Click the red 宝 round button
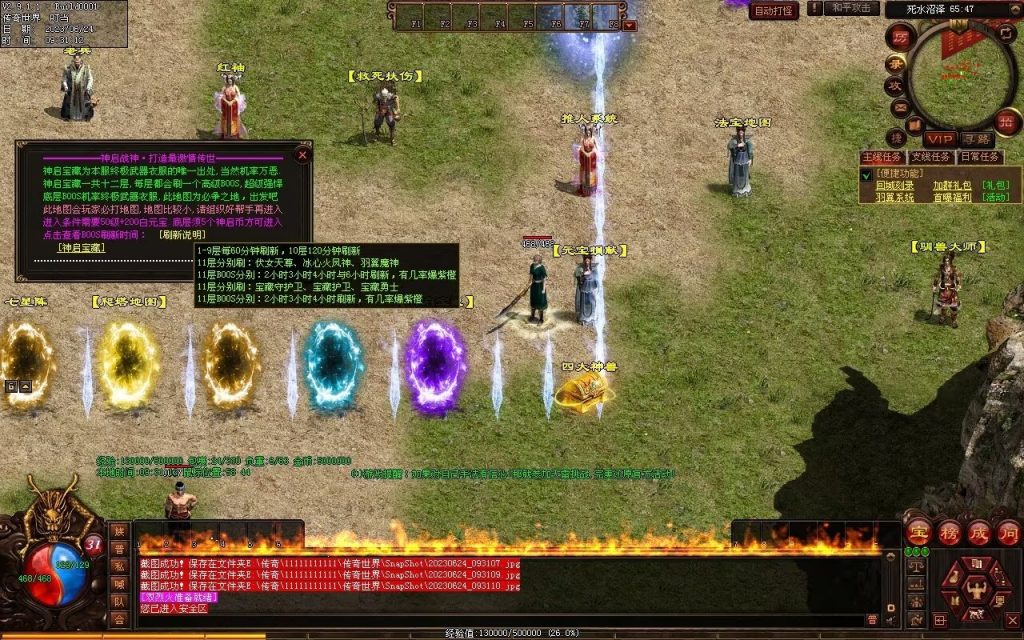The image size is (1024, 640). coord(917,531)
